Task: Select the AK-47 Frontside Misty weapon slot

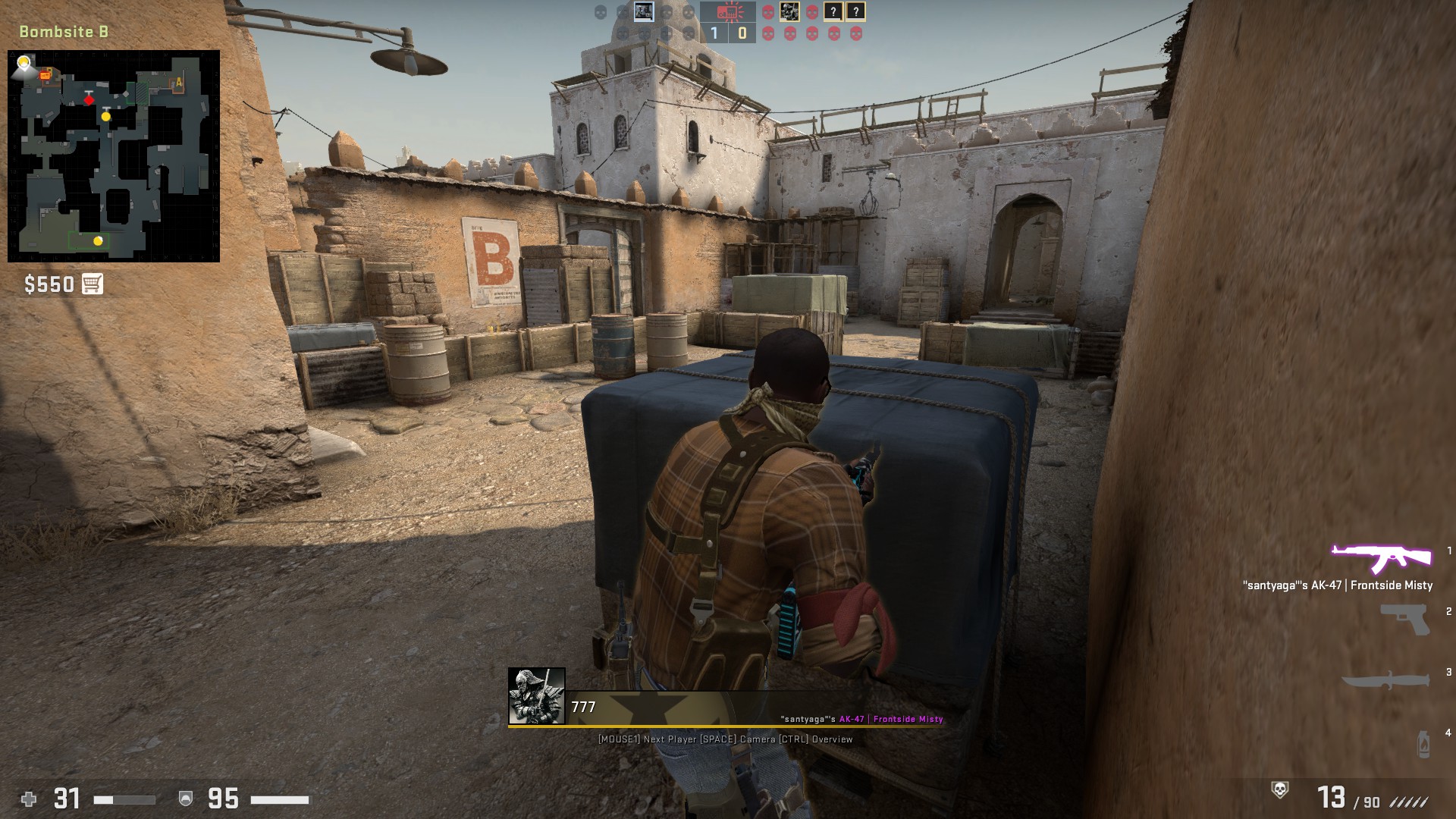Action: [x=1381, y=560]
